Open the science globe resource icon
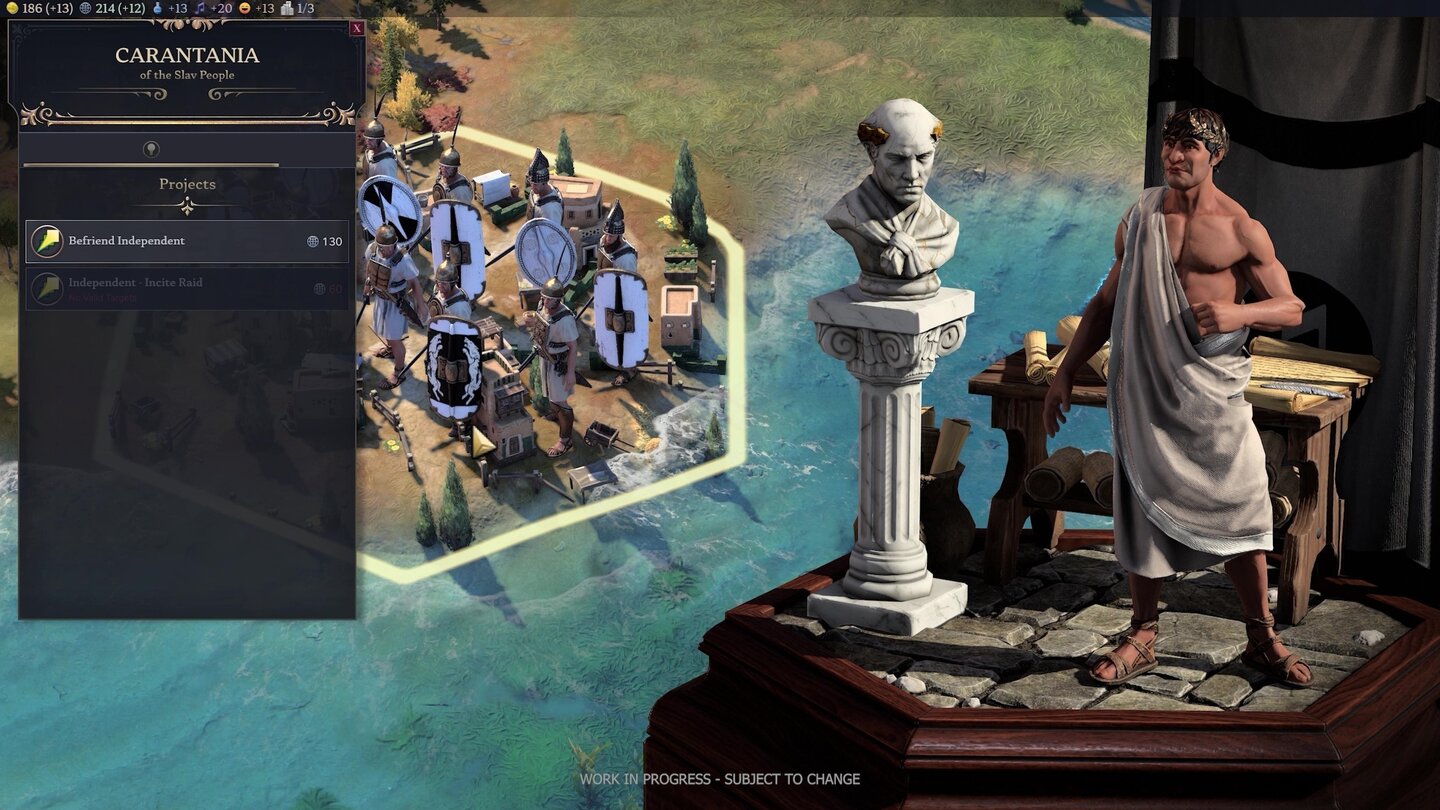Image resolution: width=1440 pixels, height=810 pixels. point(86,9)
